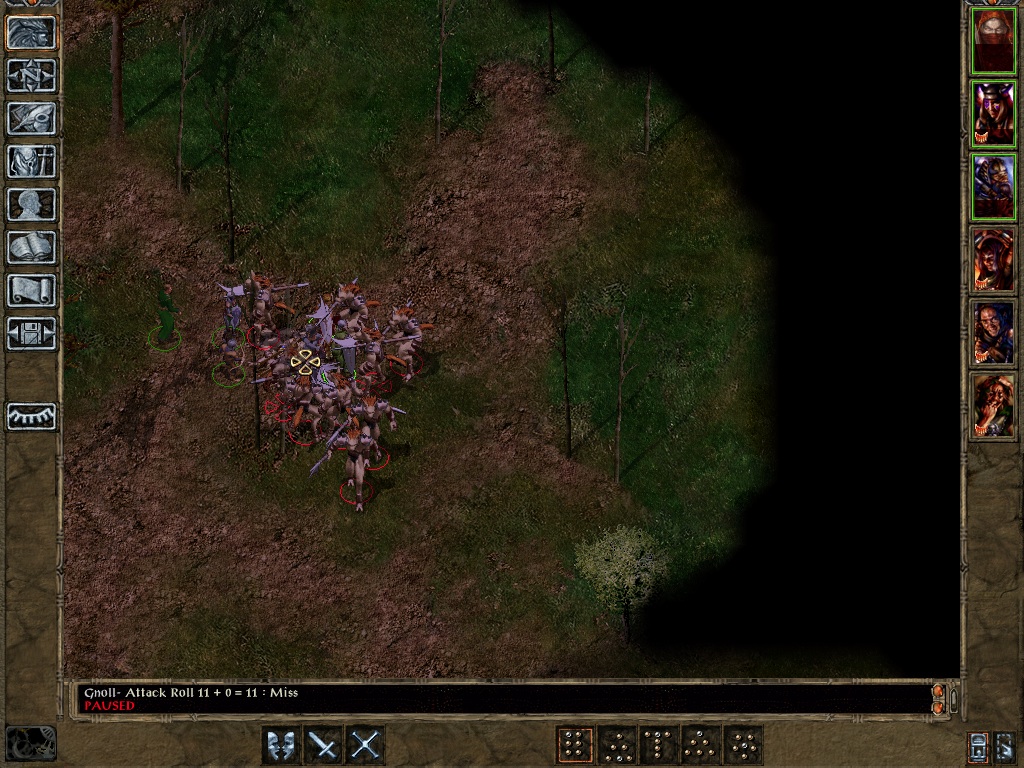
Task: Toggle pause with the clock button
Action: tap(31, 743)
